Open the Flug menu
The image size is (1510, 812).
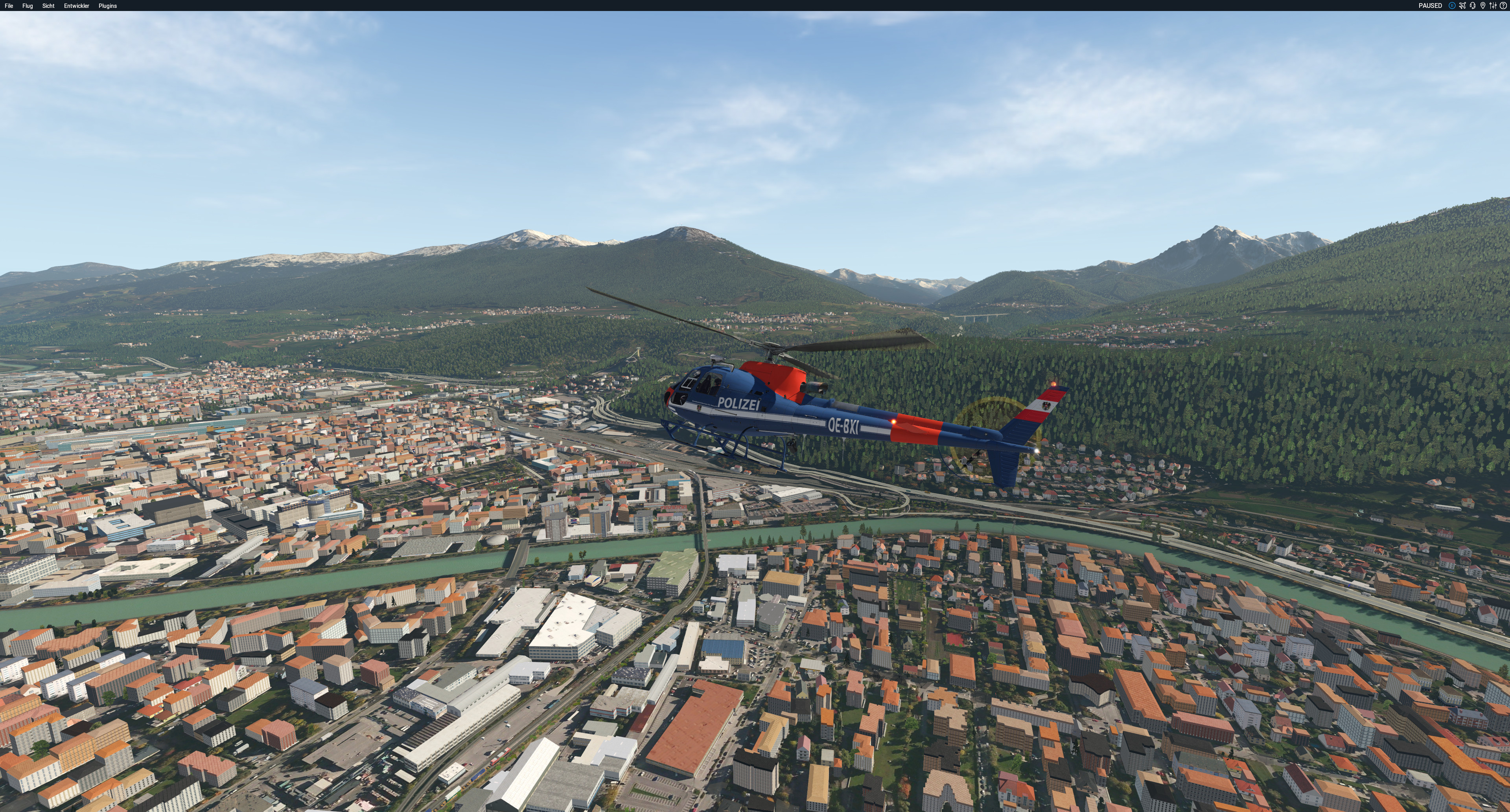pos(28,6)
